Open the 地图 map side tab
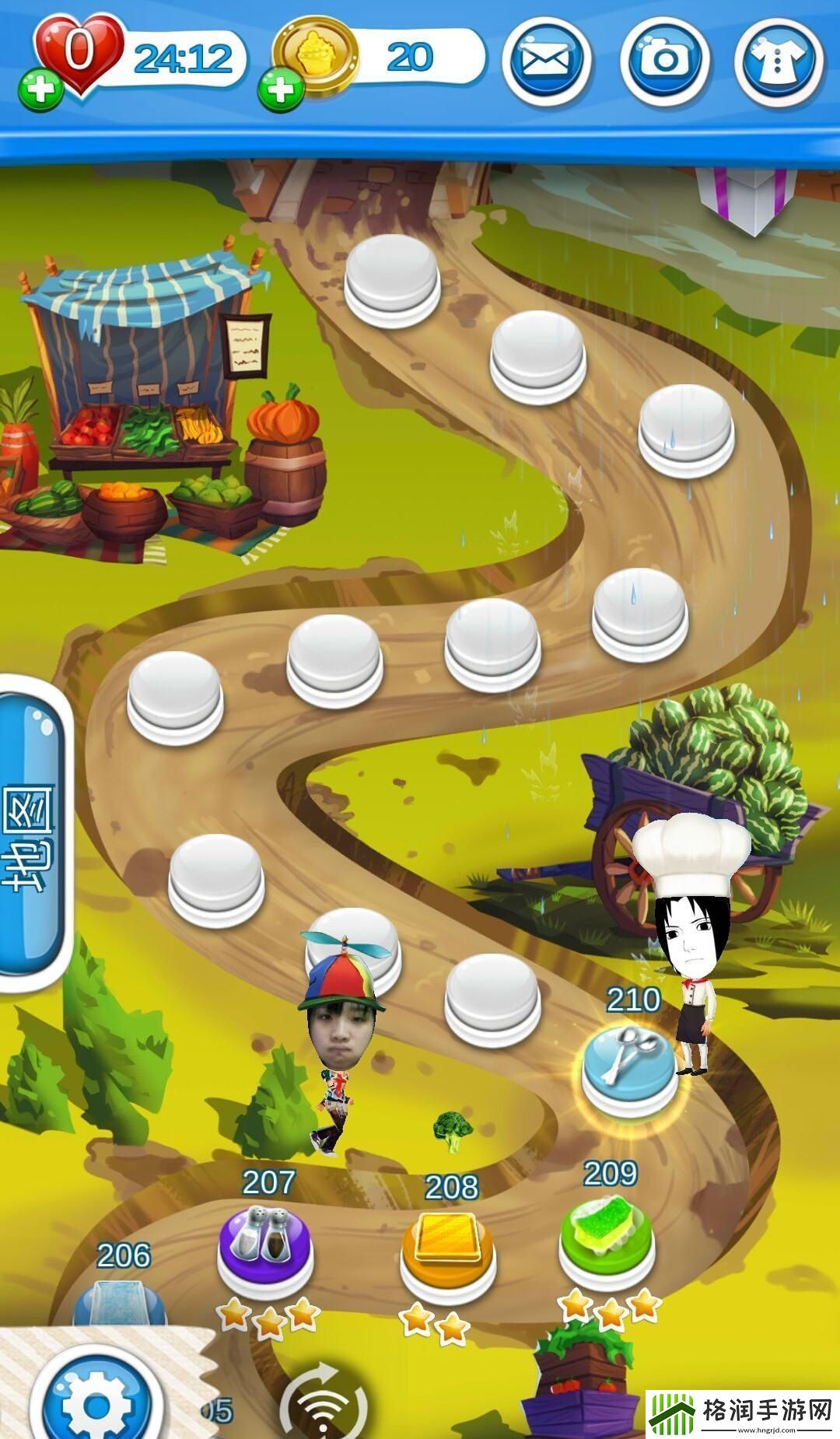Image resolution: width=840 pixels, height=1439 pixels. (31, 836)
